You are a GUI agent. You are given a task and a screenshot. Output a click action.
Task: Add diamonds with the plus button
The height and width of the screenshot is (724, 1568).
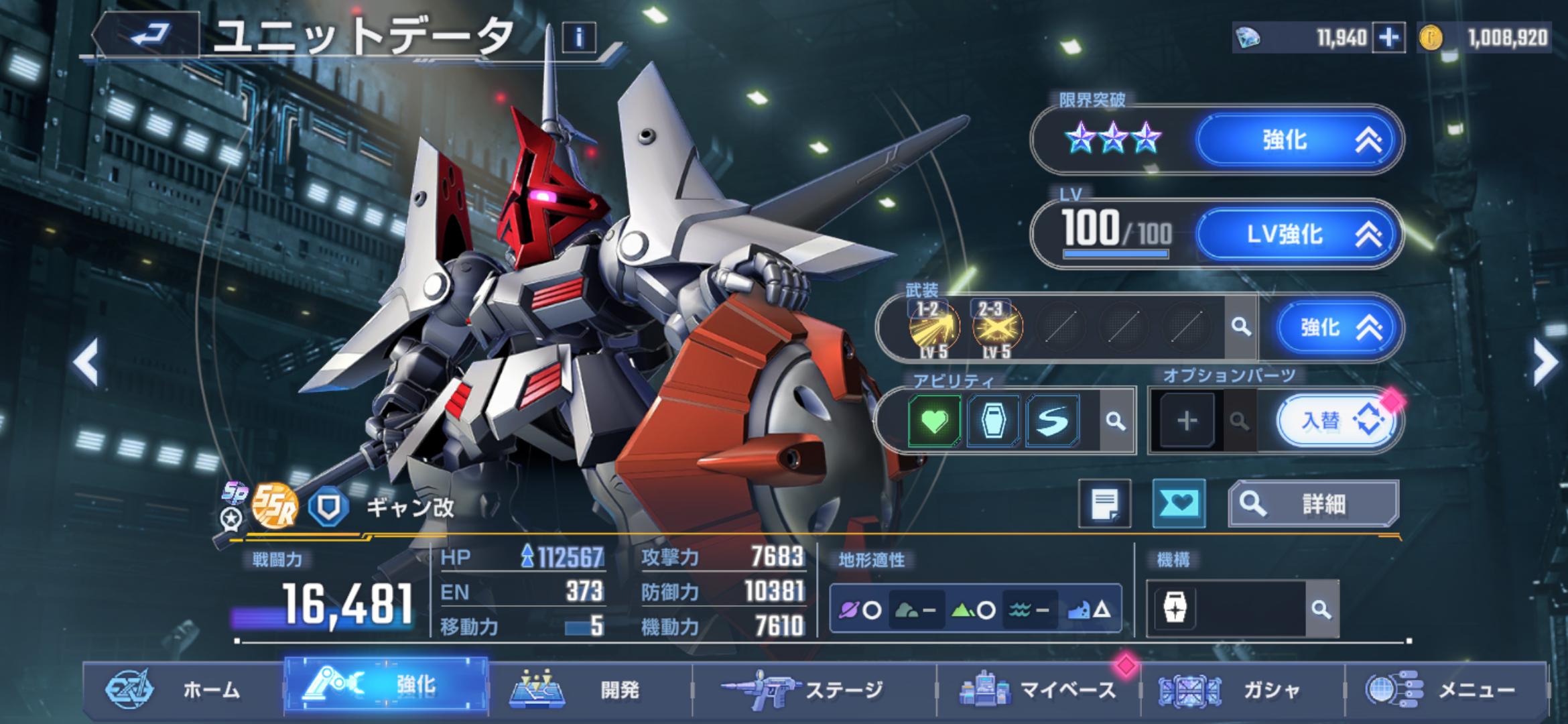1388,38
